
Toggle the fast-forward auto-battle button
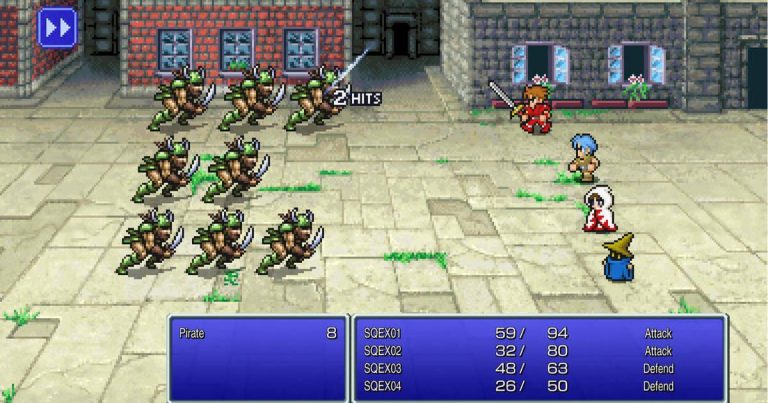click(57, 27)
